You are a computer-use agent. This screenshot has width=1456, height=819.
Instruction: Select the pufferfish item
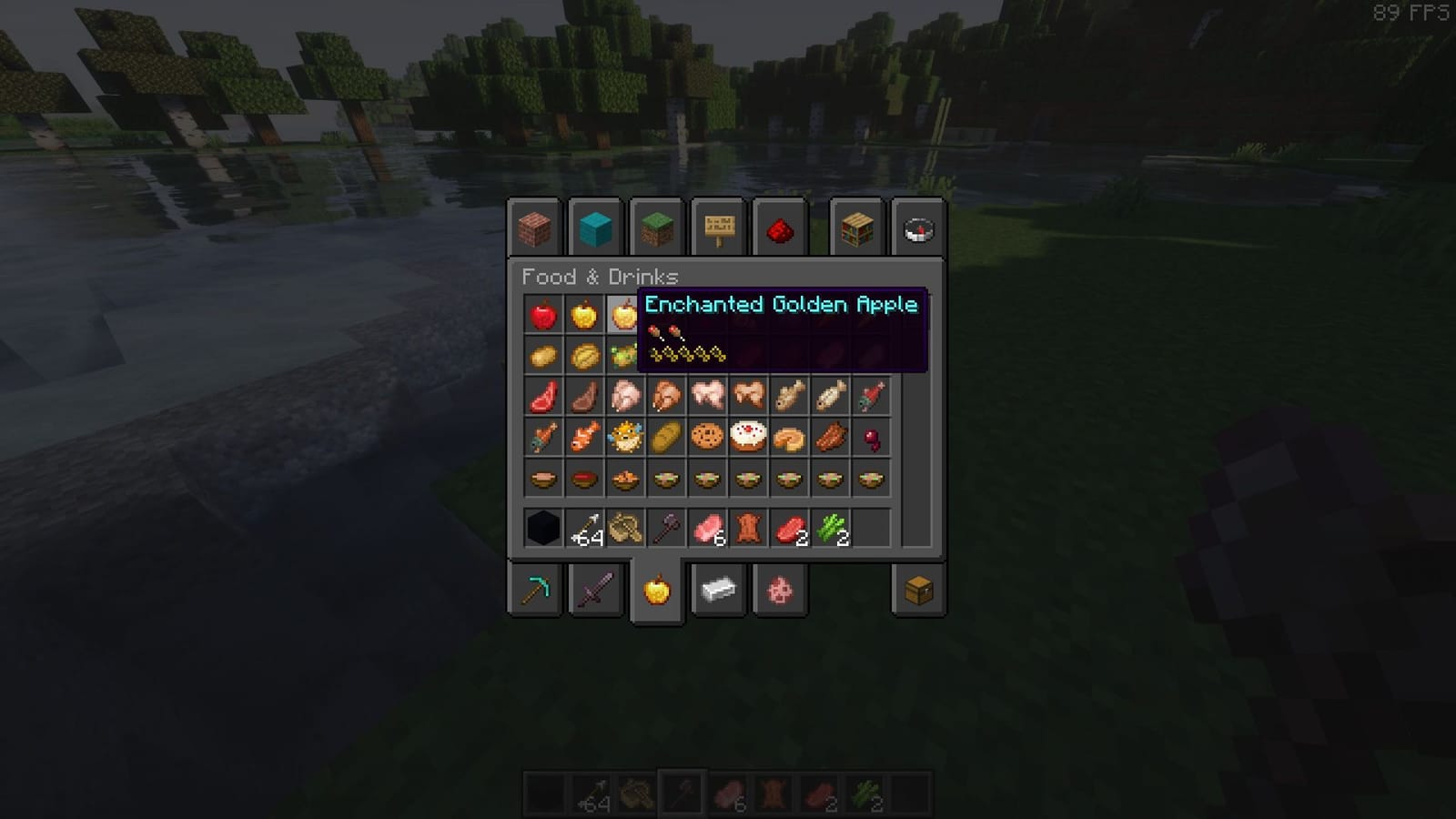tap(625, 437)
